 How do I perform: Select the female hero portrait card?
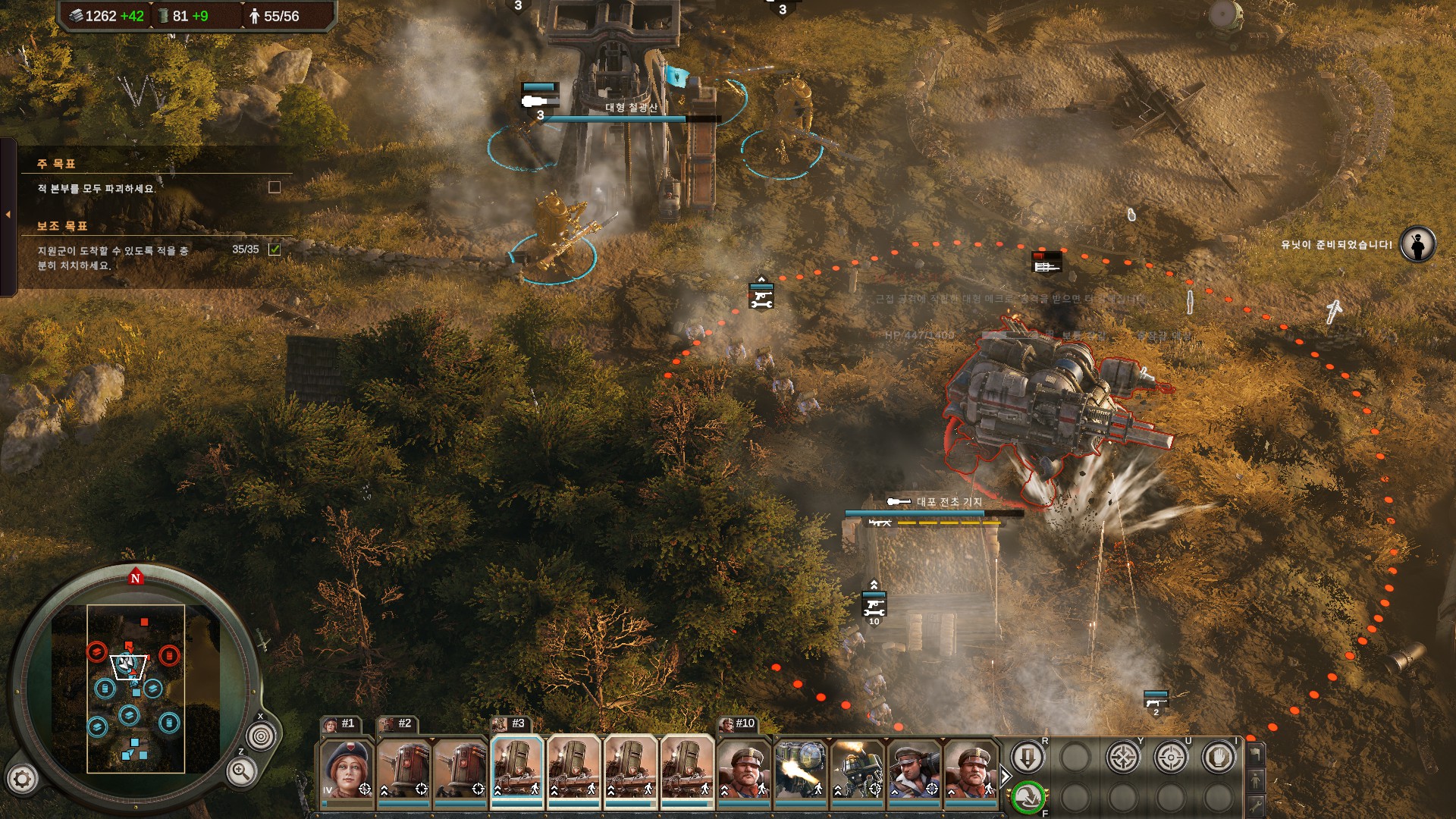click(347, 768)
